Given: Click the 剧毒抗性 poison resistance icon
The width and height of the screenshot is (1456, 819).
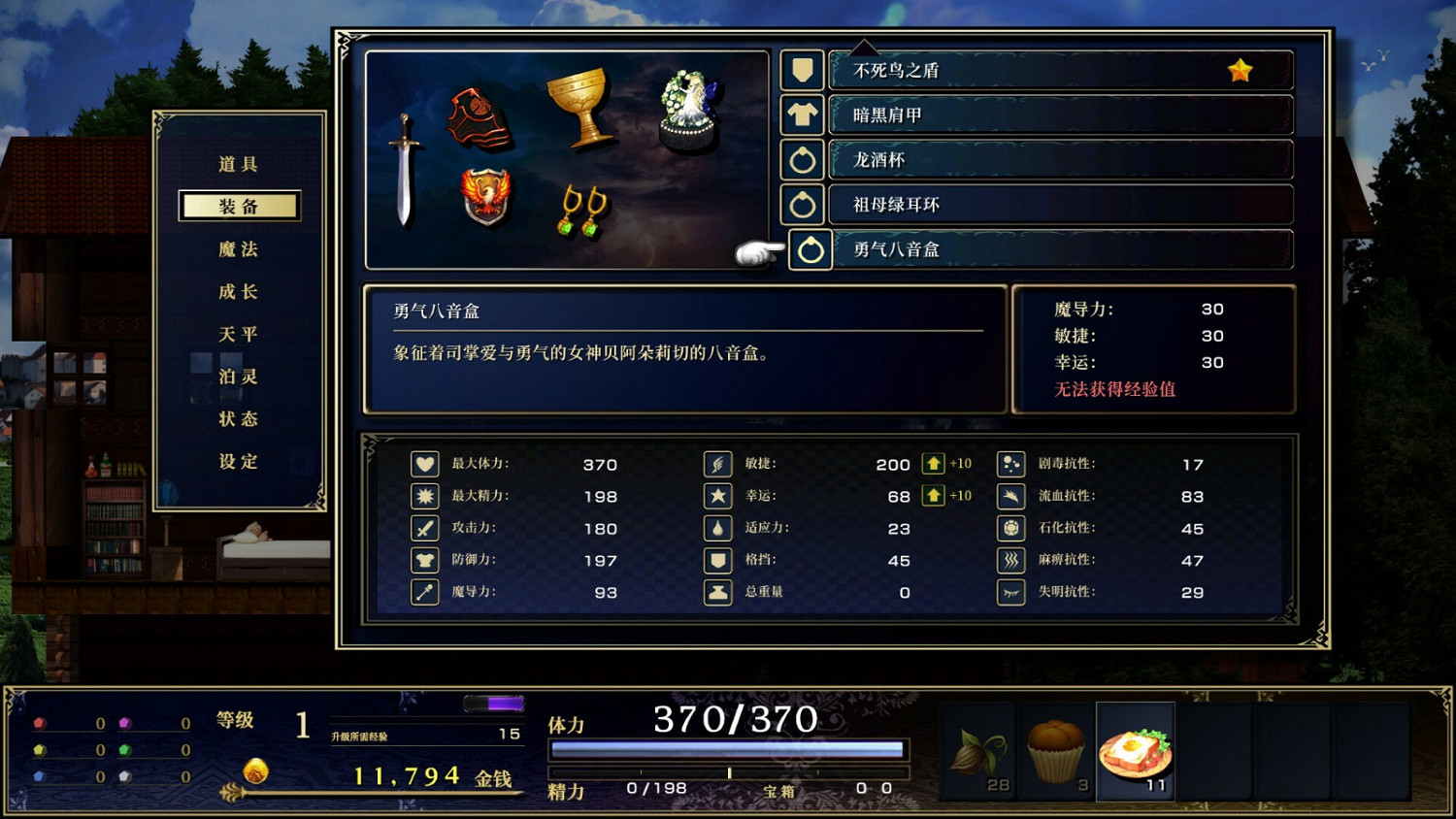Looking at the screenshot, I should pos(1011,464).
